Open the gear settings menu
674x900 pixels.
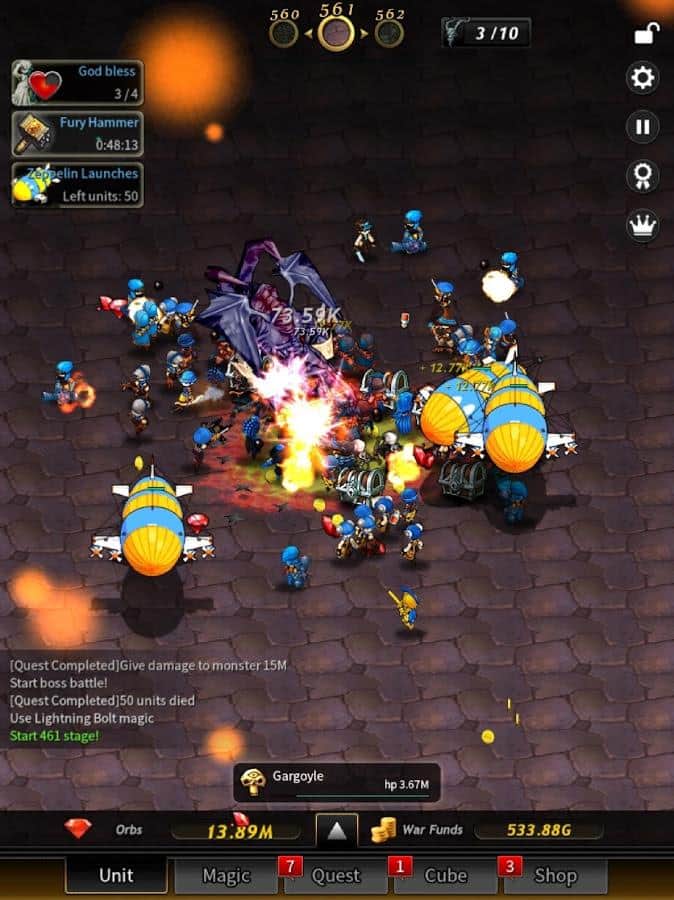click(x=642, y=77)
